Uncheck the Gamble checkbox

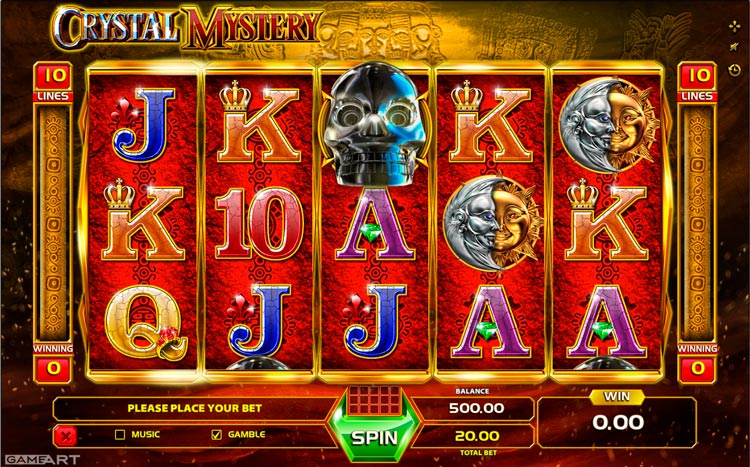pyautogui.click(x=216, y=435)
